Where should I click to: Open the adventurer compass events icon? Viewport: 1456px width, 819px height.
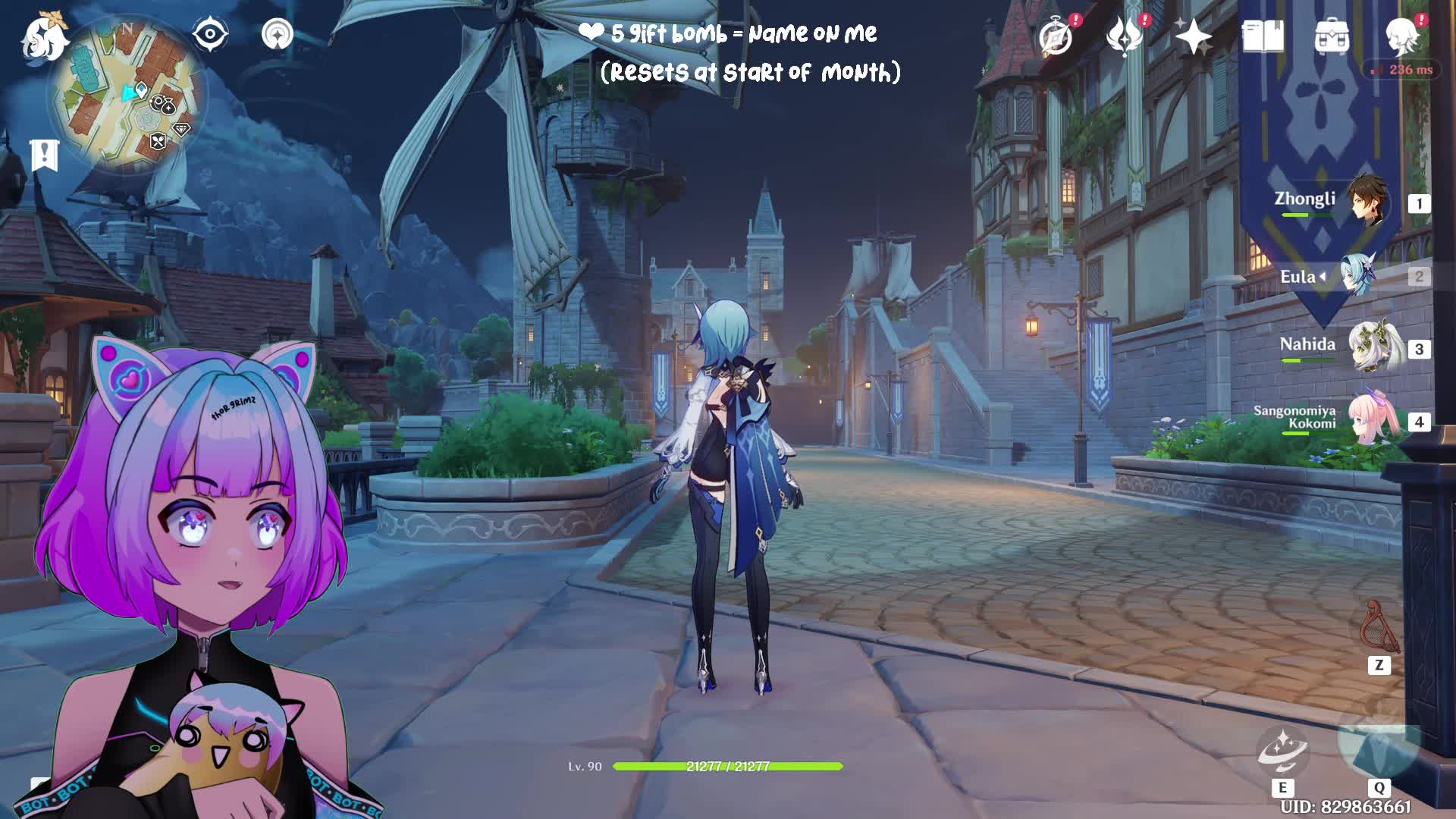pyautogui.click(x=1056, y=36)
